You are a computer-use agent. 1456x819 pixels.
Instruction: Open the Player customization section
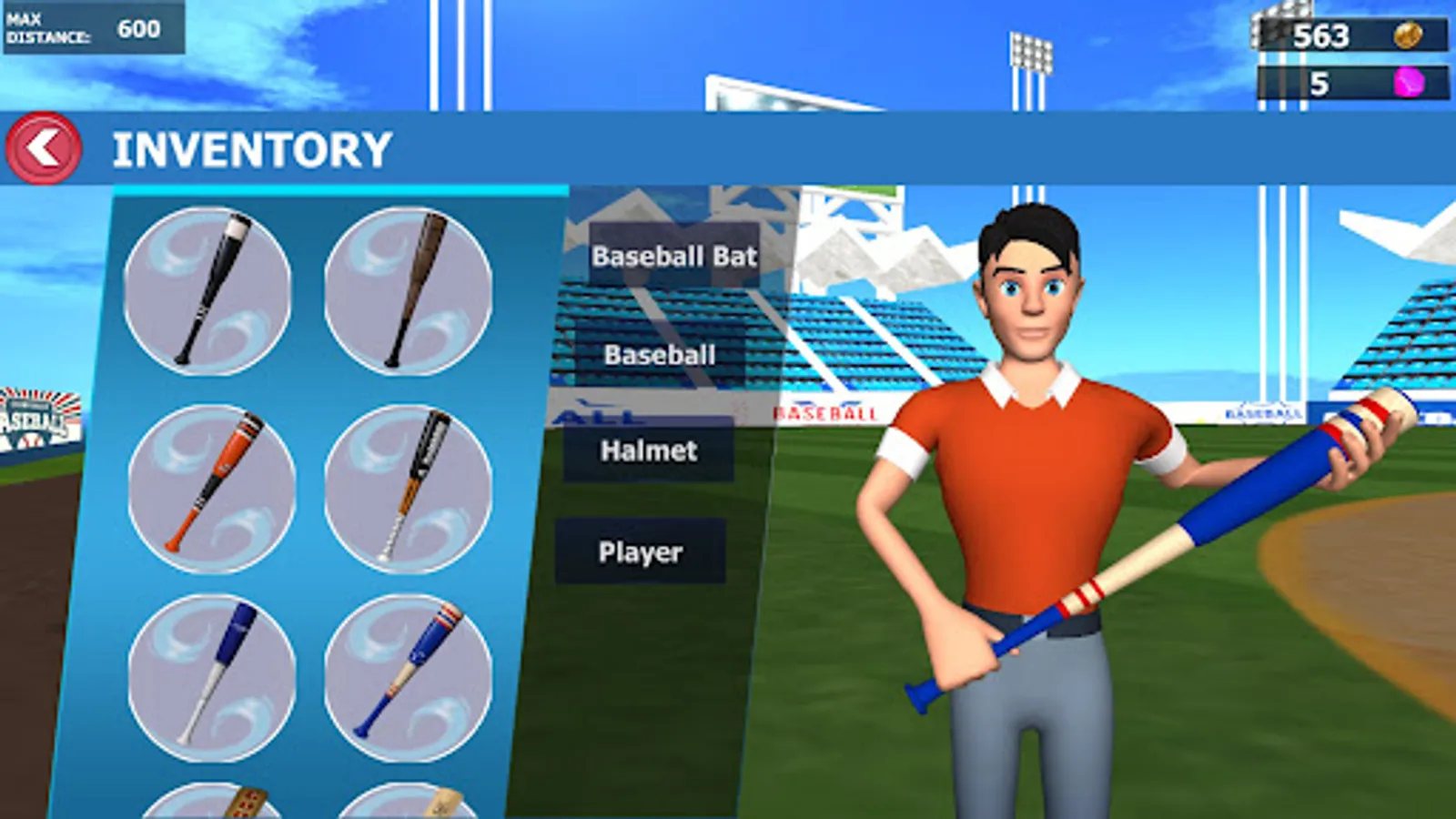(640, 551)
